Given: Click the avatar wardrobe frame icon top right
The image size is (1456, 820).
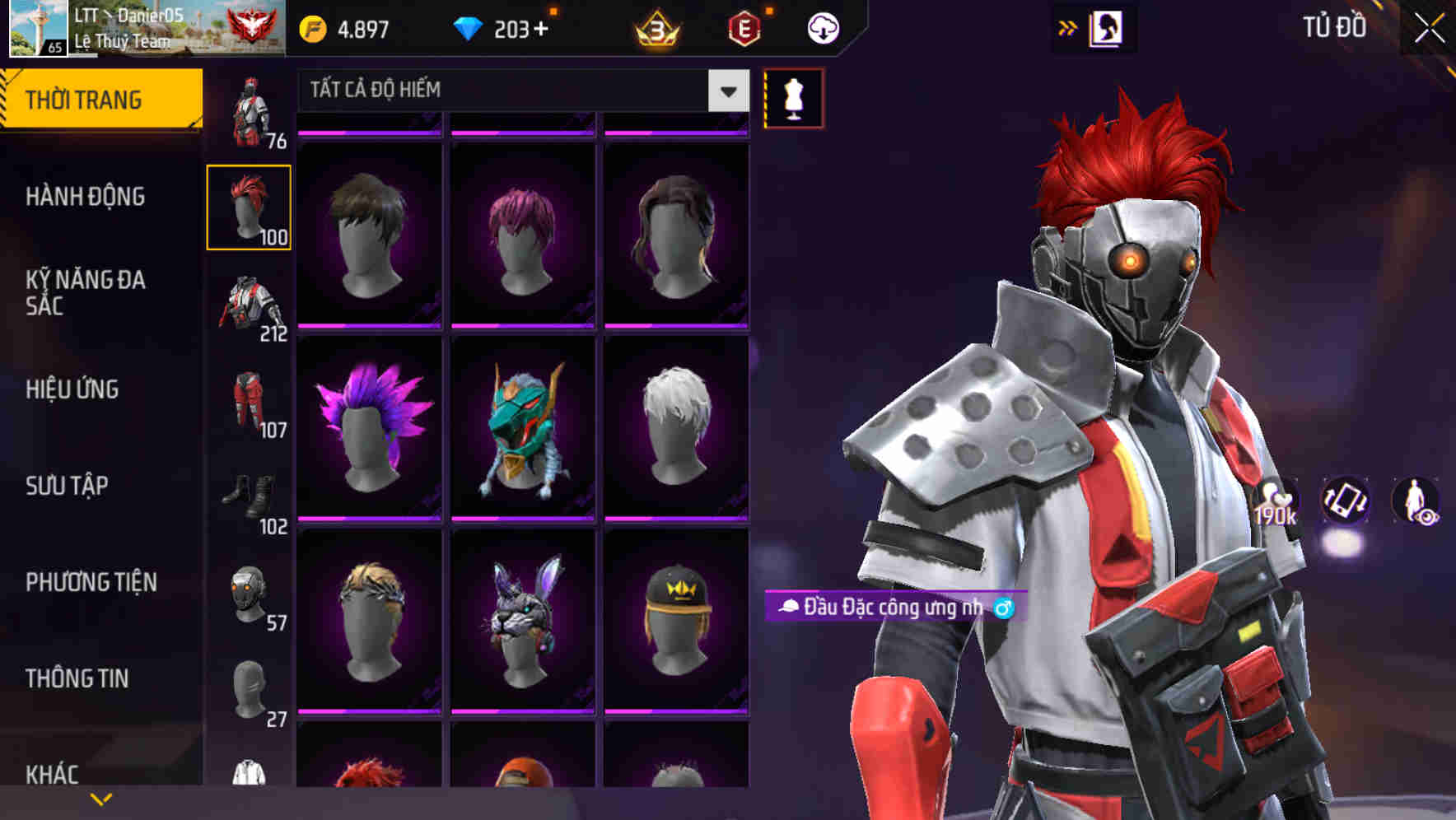Looking at the screenshot, I should pyautogui.click(x=1108, y=27).
